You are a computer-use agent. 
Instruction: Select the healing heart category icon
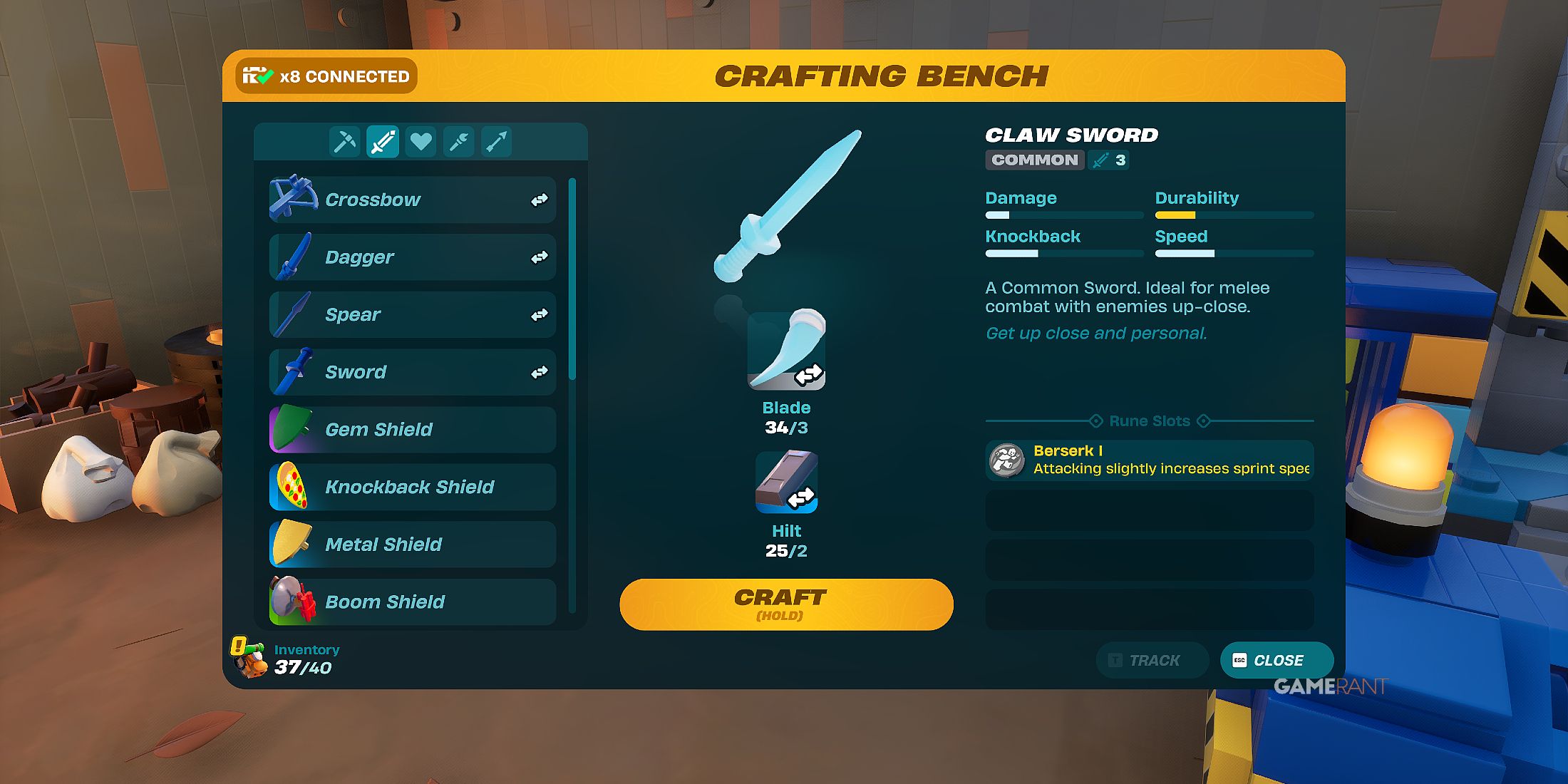click(421, 141)
